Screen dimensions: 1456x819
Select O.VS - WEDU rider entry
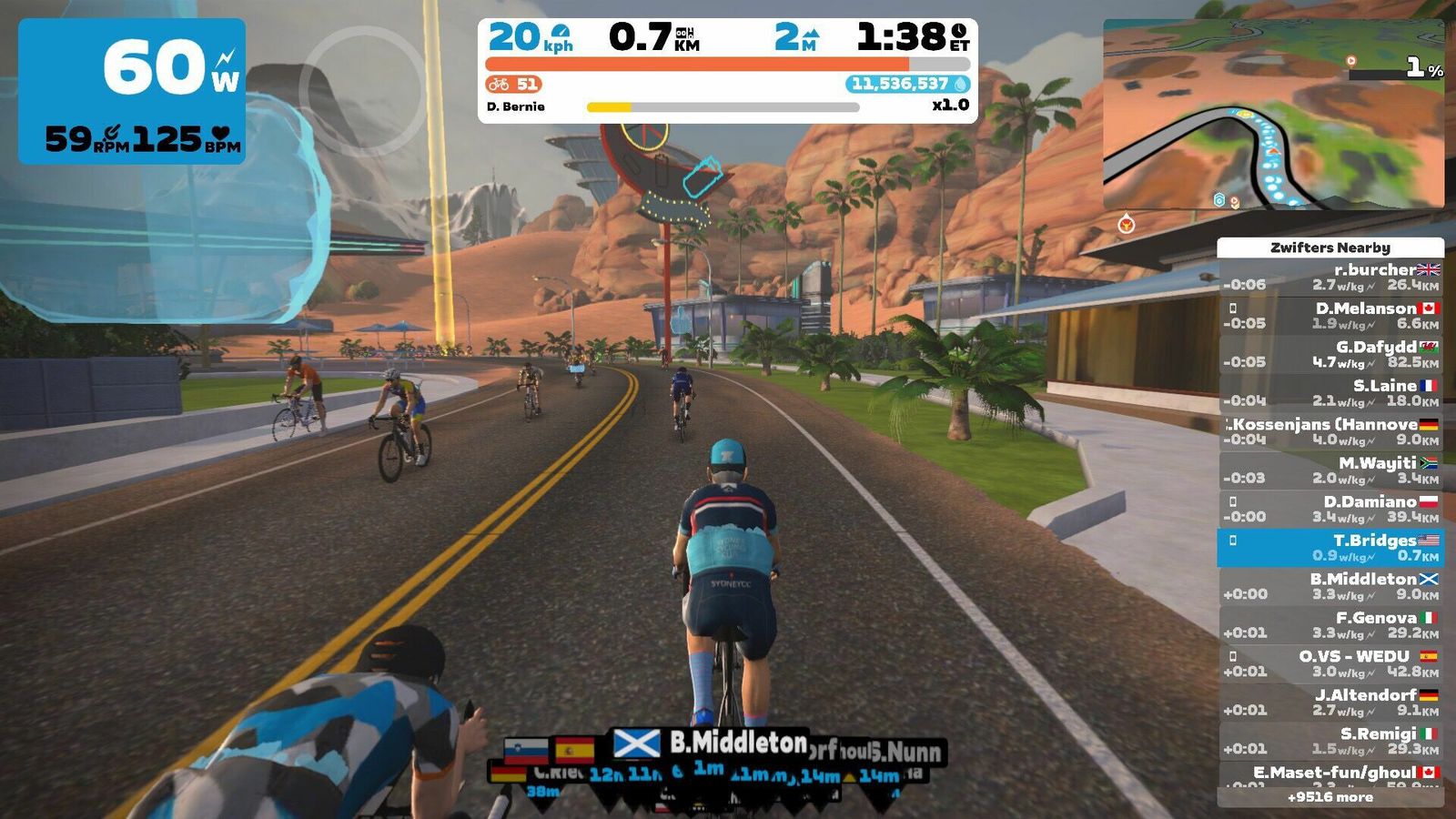1330,663
